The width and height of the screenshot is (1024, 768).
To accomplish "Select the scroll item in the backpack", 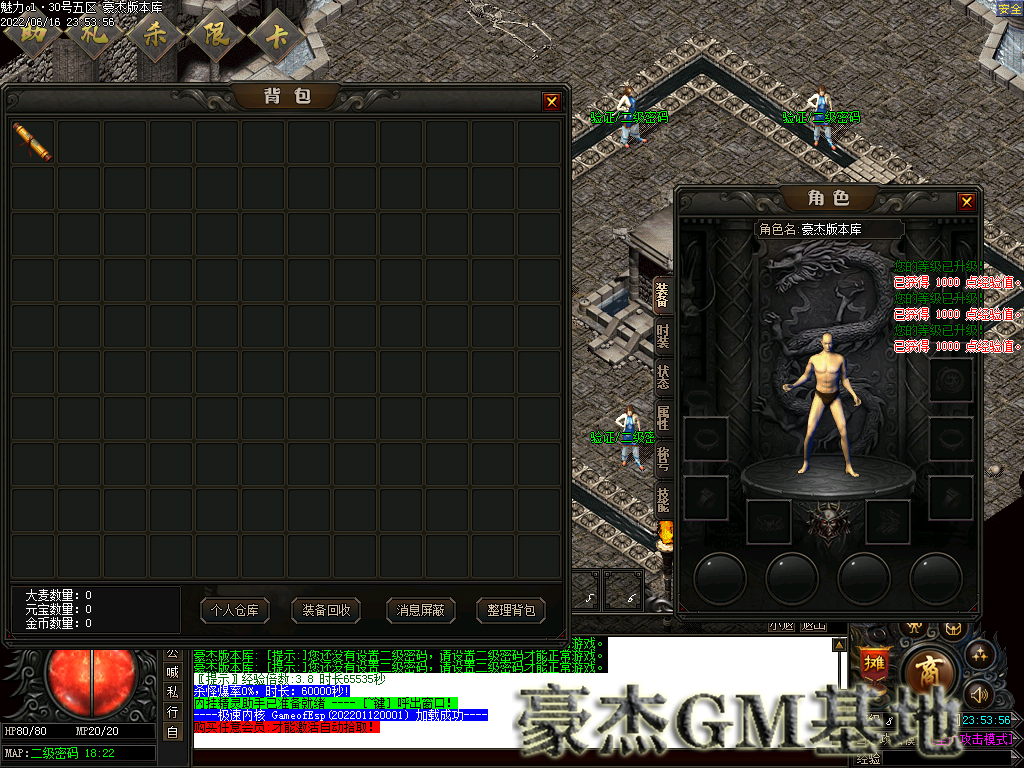I will [x=33, y=142].
